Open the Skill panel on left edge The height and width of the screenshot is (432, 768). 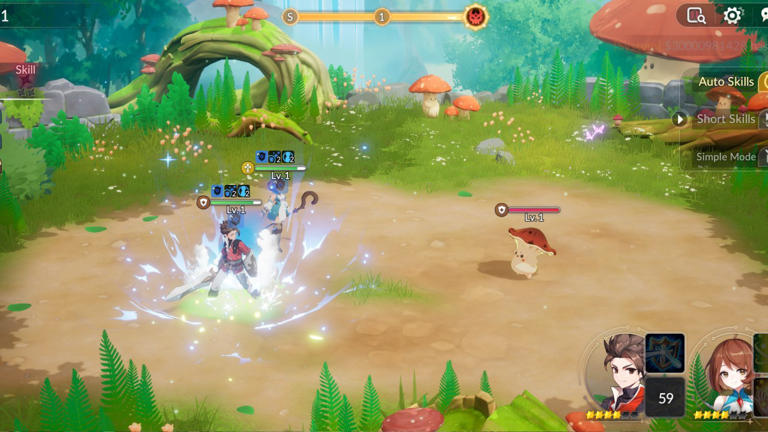pyautogui.click(x=24, y=70)
